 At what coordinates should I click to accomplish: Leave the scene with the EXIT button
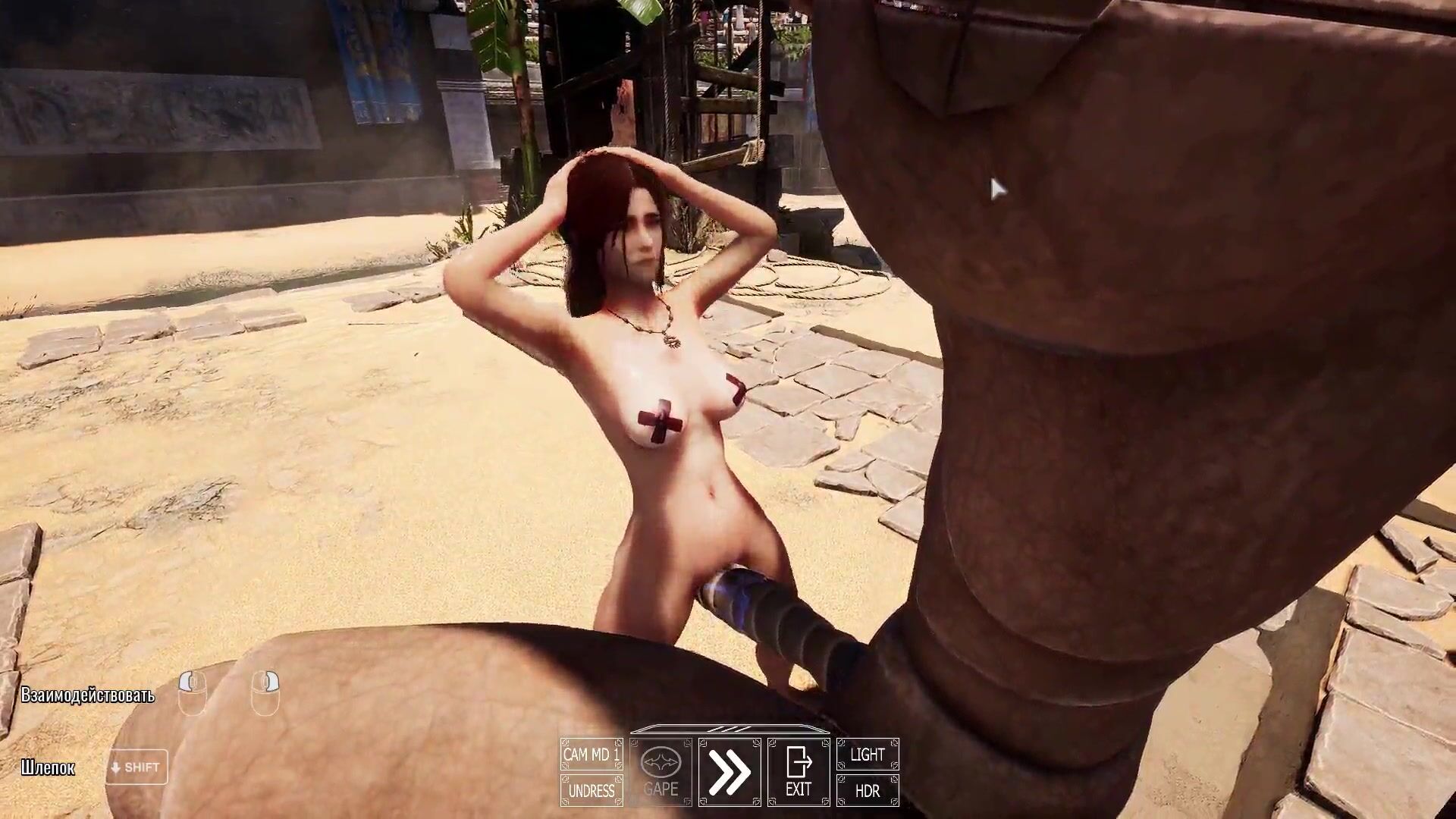tap(799, 772)
